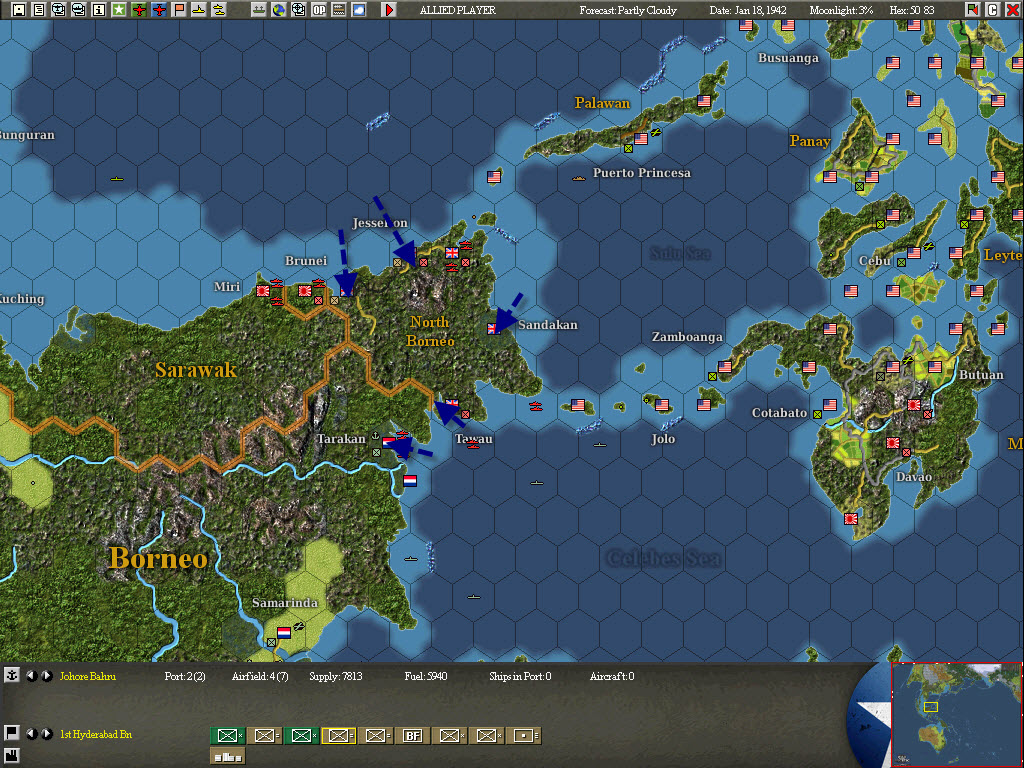Click the red end turn arrow

(389, 10)
